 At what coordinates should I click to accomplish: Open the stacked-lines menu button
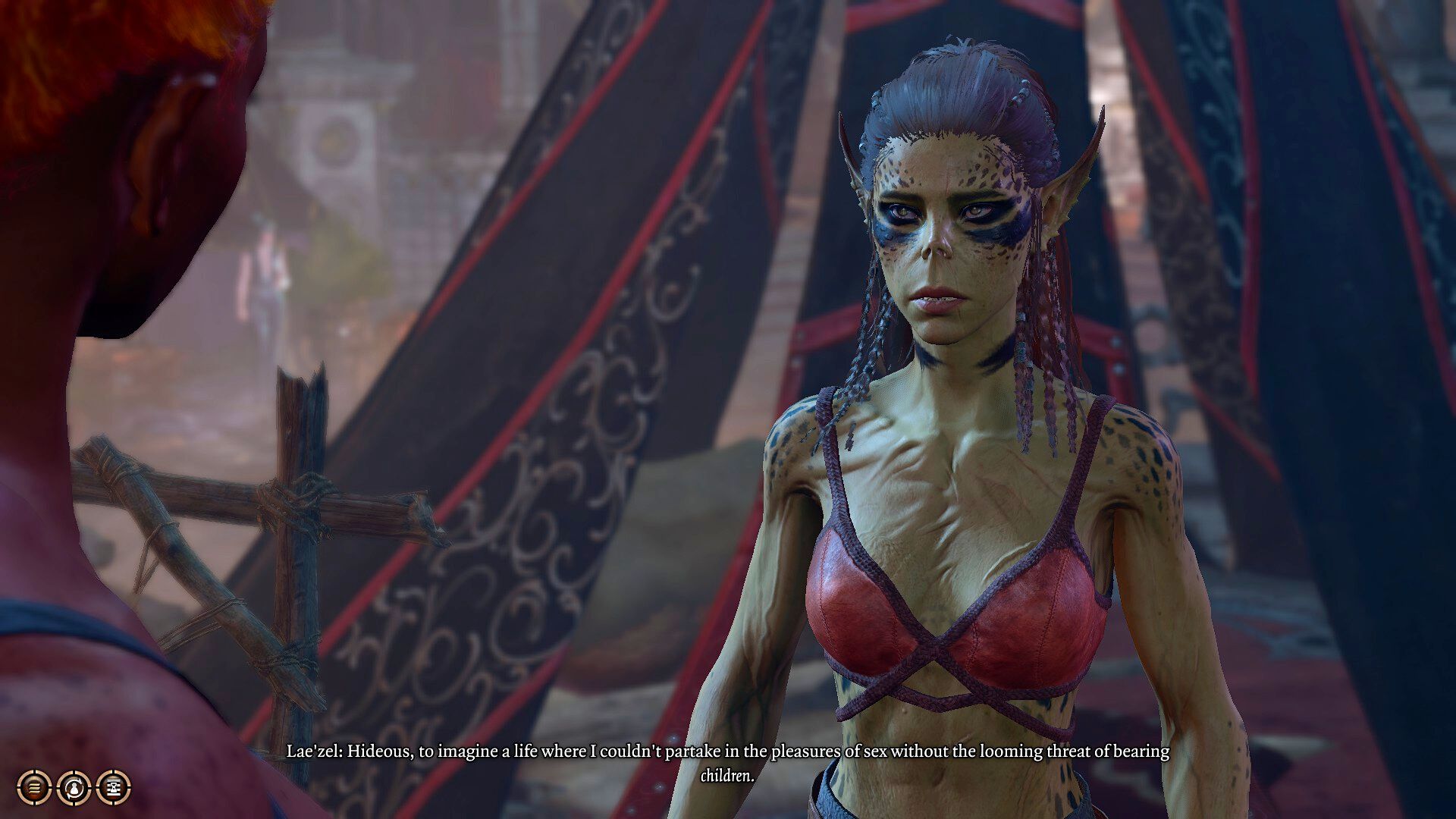pyautogui.click(x=34, y=788)
